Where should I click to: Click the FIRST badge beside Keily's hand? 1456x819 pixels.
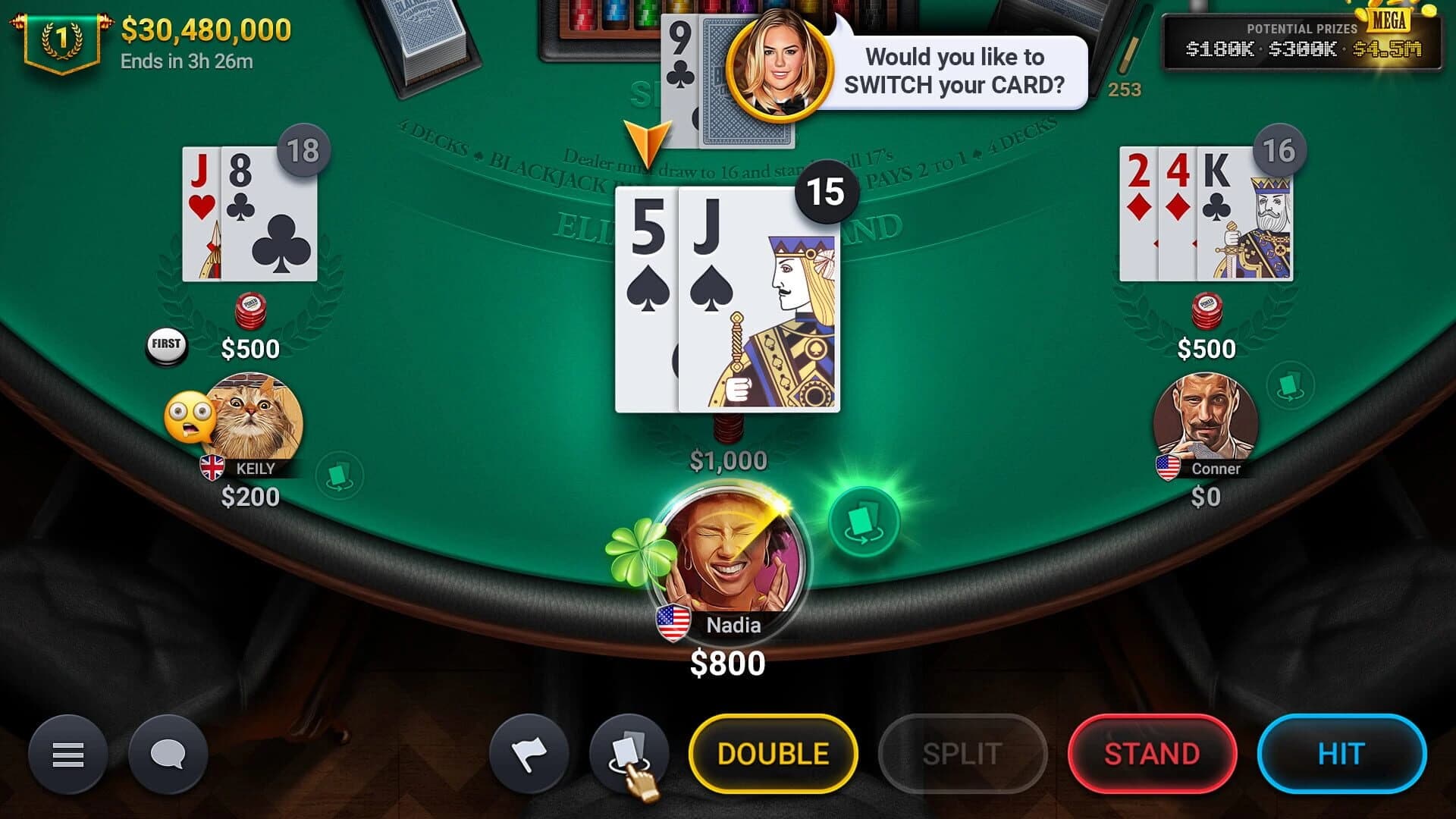click(x=165, y=344)
